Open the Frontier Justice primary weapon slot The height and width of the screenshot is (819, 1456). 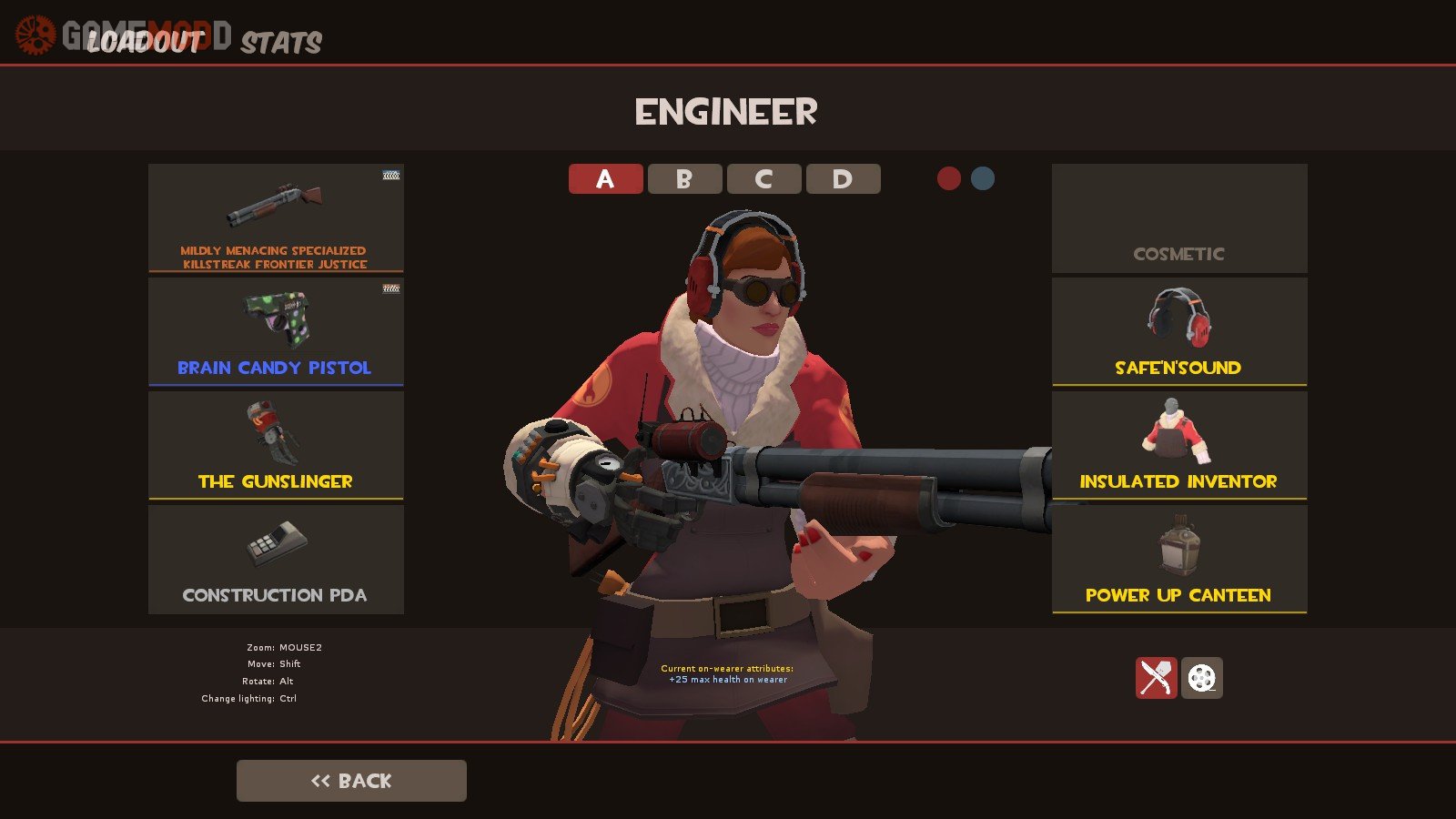click(276, 218)
